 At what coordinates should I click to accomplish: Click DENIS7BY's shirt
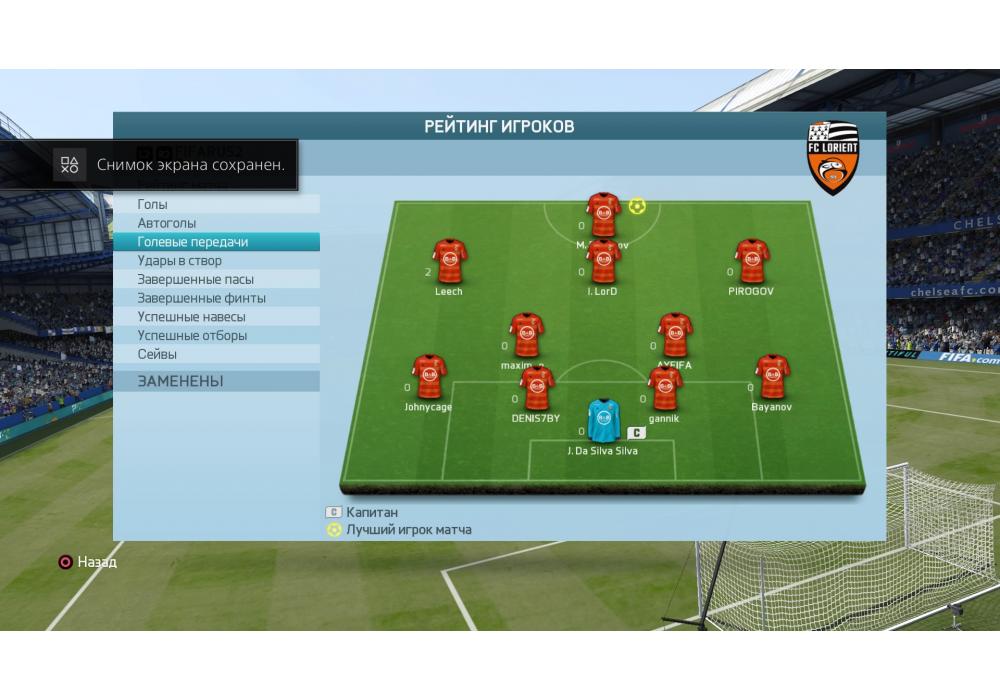click(537, 389)
